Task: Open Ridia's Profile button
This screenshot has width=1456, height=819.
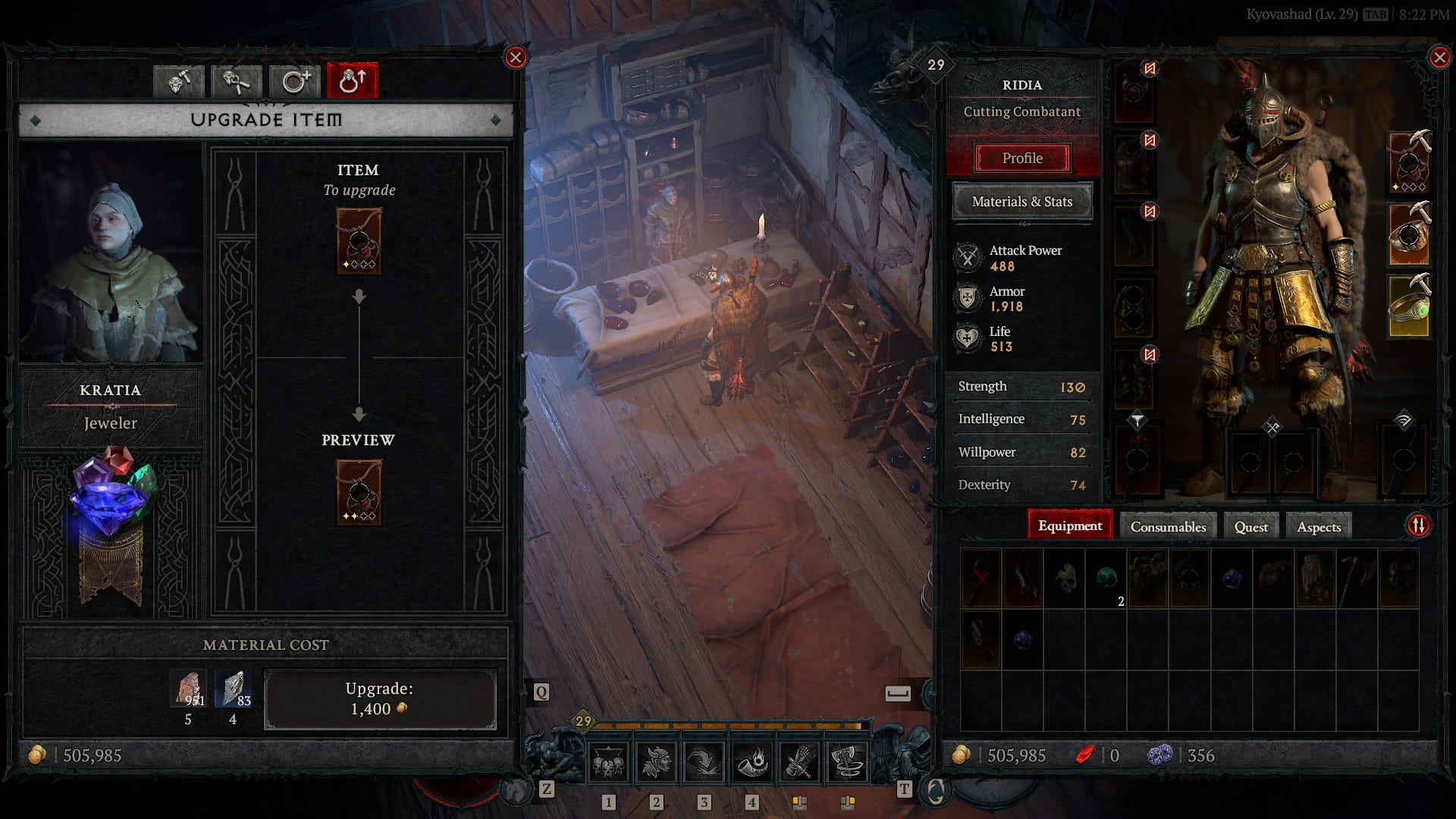Action: 1024,158
